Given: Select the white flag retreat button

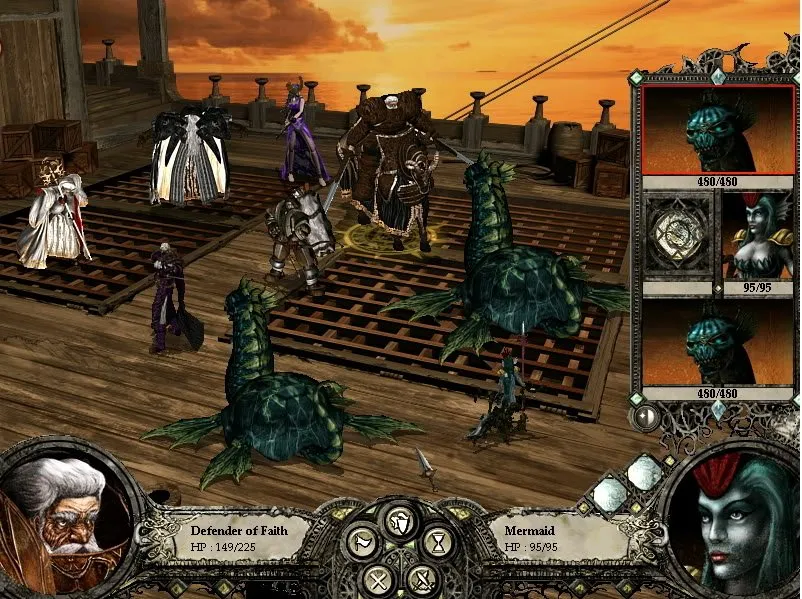Looking at the screenshot, I should point(361,543).
